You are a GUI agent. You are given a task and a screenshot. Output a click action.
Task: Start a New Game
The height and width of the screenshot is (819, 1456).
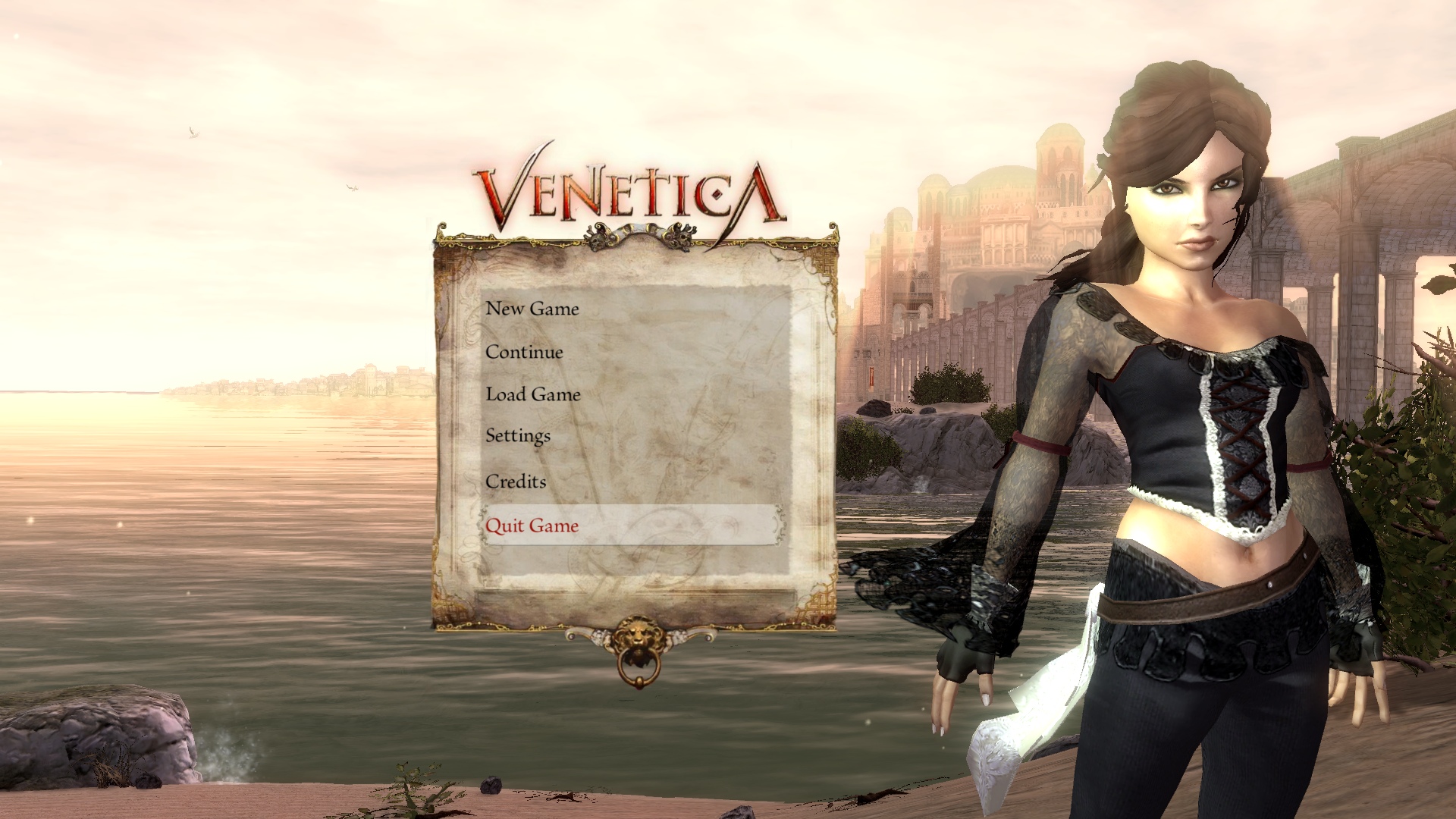[x=532, y=309]
